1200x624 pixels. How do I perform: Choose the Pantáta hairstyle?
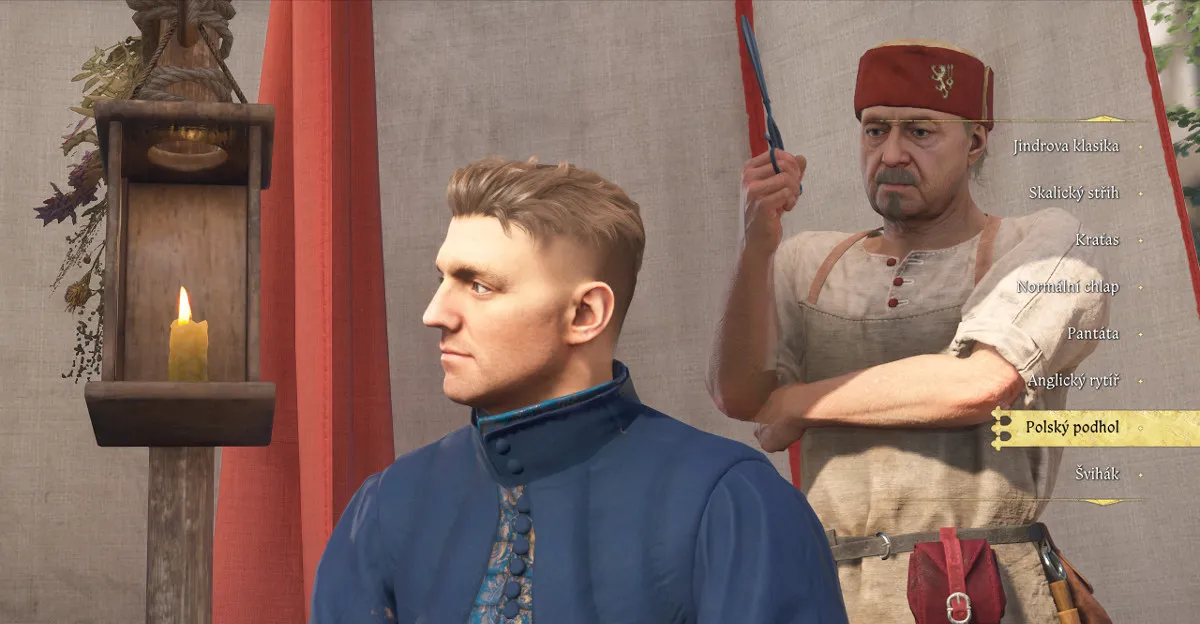coord(1093,334)
